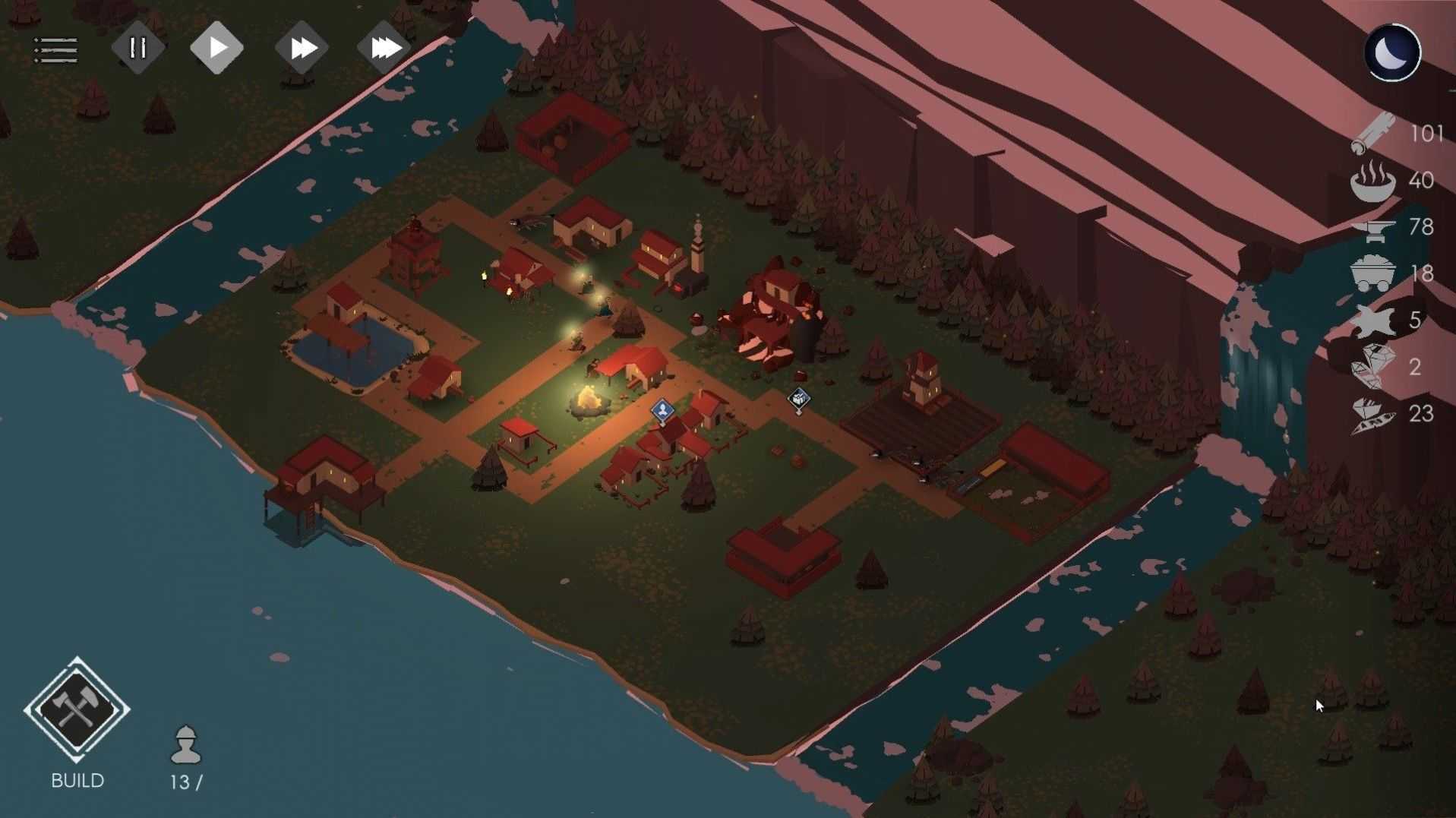The height and width of the screenshot is (818, 1456).
Task: Open the hamburger menu
Action: click(x=55, y=50)
